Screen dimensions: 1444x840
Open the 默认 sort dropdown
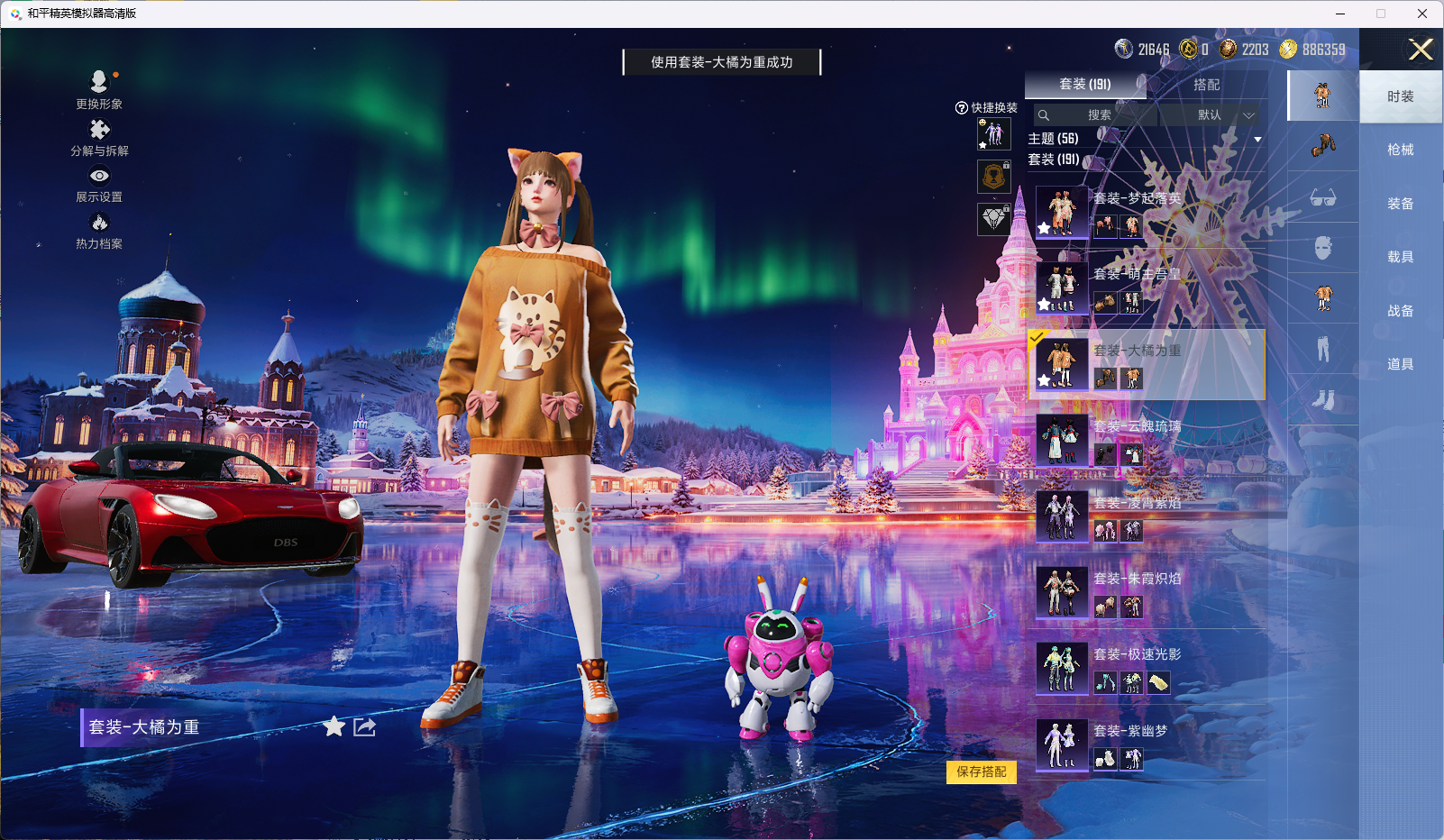(x=1211, y=115)
